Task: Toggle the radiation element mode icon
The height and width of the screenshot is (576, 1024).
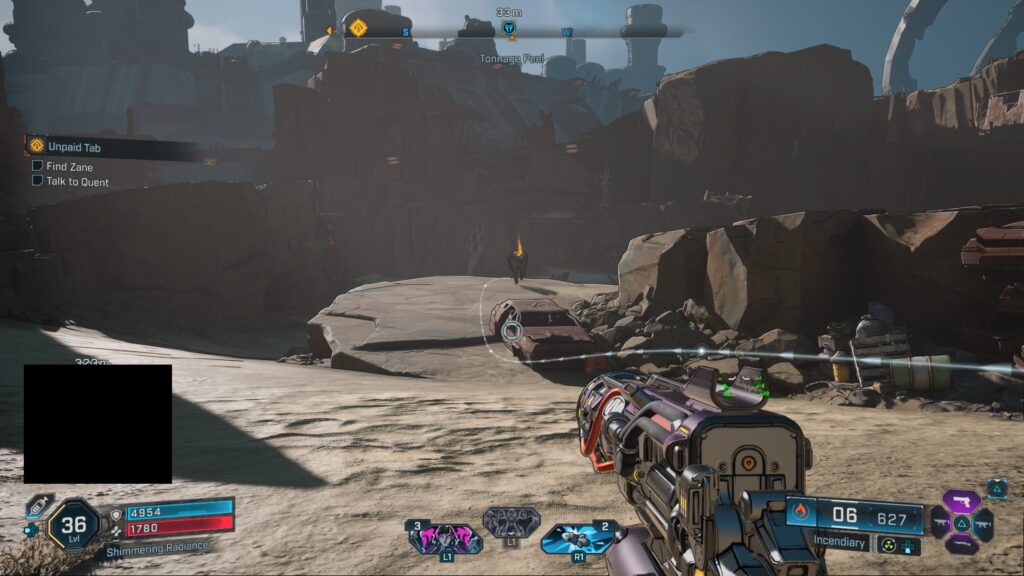Action: (887, 545)
